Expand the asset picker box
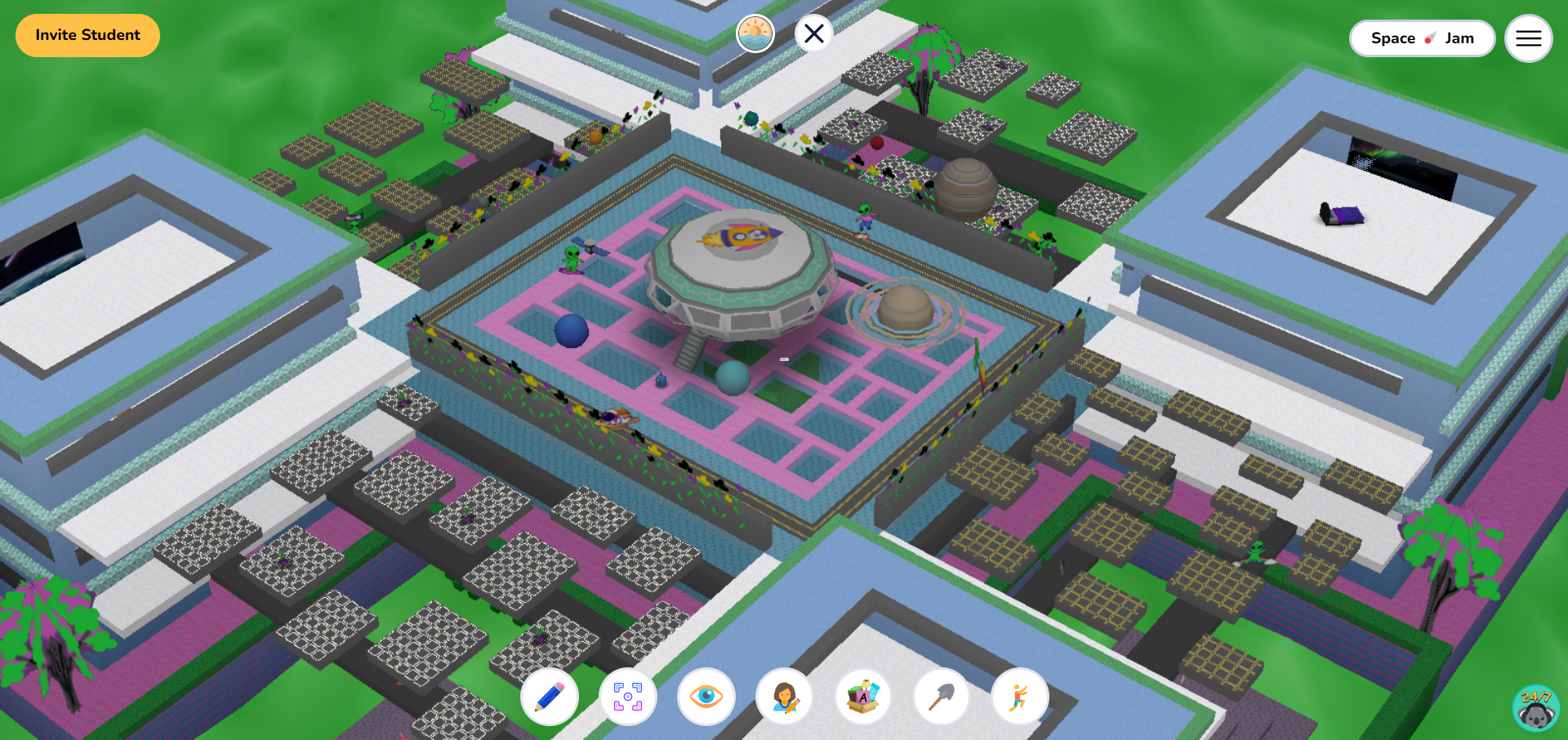This screenshot has width=1568, height=740. (864, 697)
